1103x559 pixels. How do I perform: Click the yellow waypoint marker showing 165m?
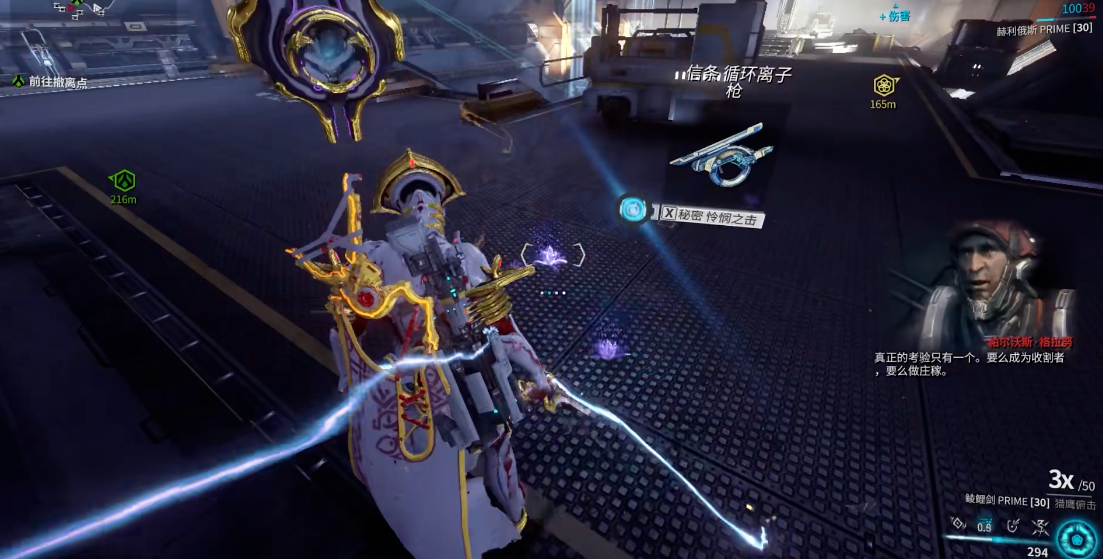coord(882,85)
